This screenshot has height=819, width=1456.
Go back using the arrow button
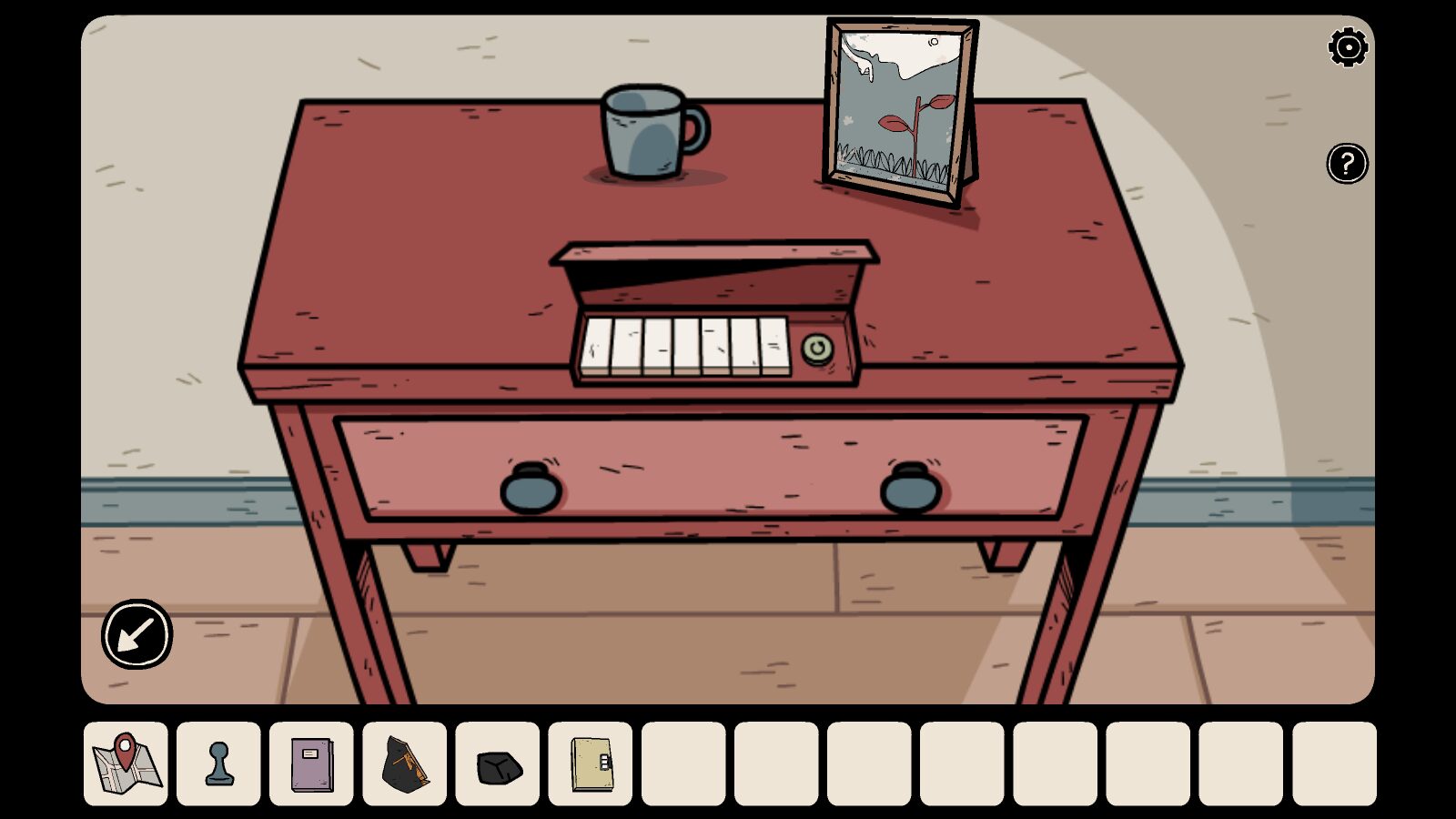[x=136, y=634]
